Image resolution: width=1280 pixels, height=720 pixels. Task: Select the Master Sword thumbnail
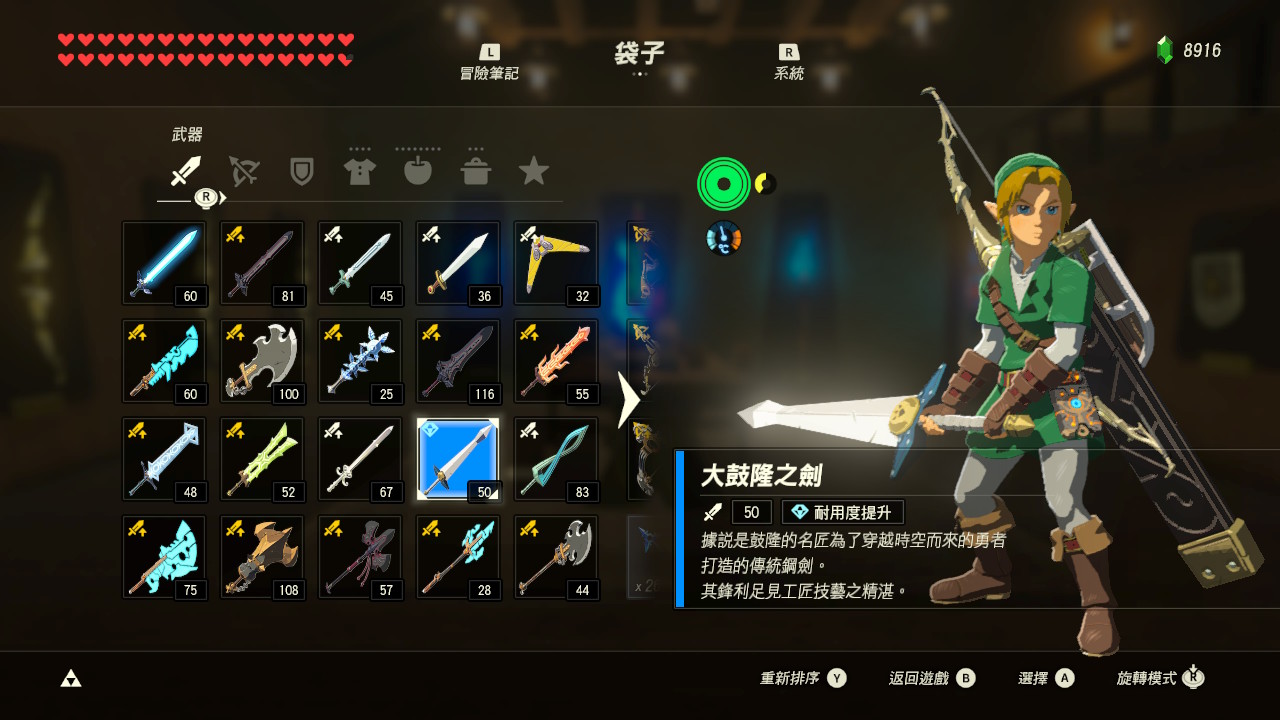164,263
